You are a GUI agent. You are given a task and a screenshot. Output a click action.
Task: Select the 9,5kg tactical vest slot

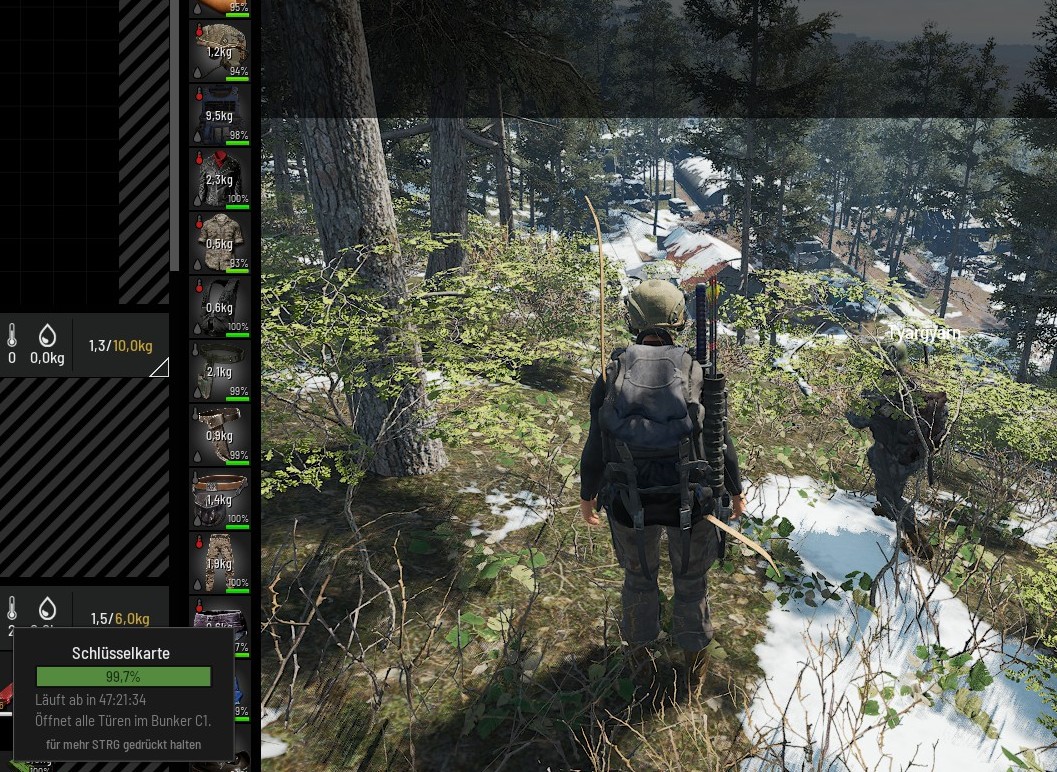(x=220, y=113)
